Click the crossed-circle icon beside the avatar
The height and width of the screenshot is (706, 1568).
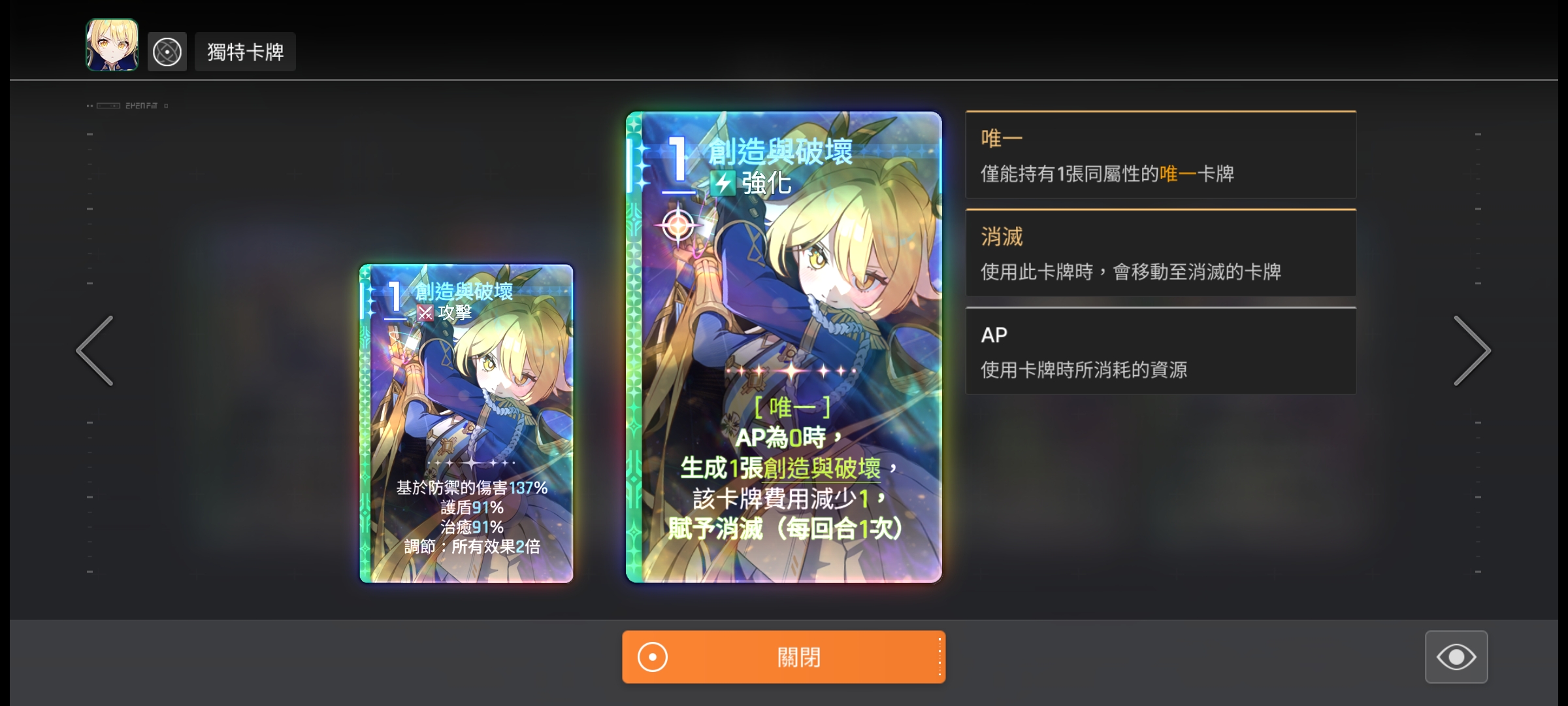(167, 51)
